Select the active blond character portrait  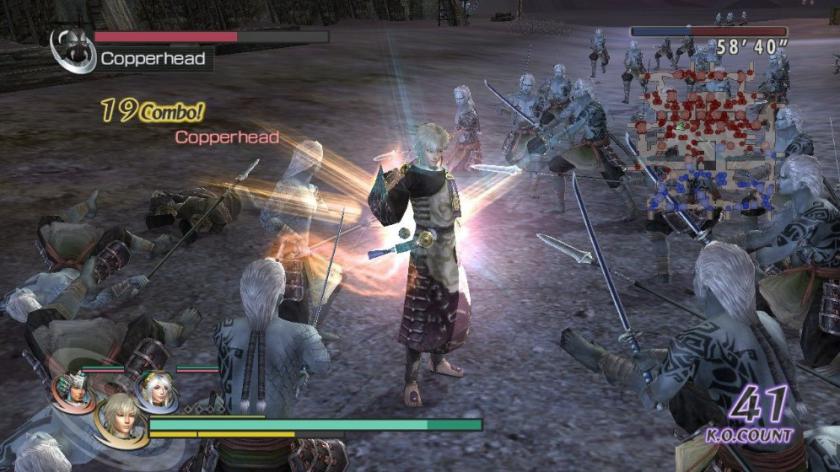119,418
